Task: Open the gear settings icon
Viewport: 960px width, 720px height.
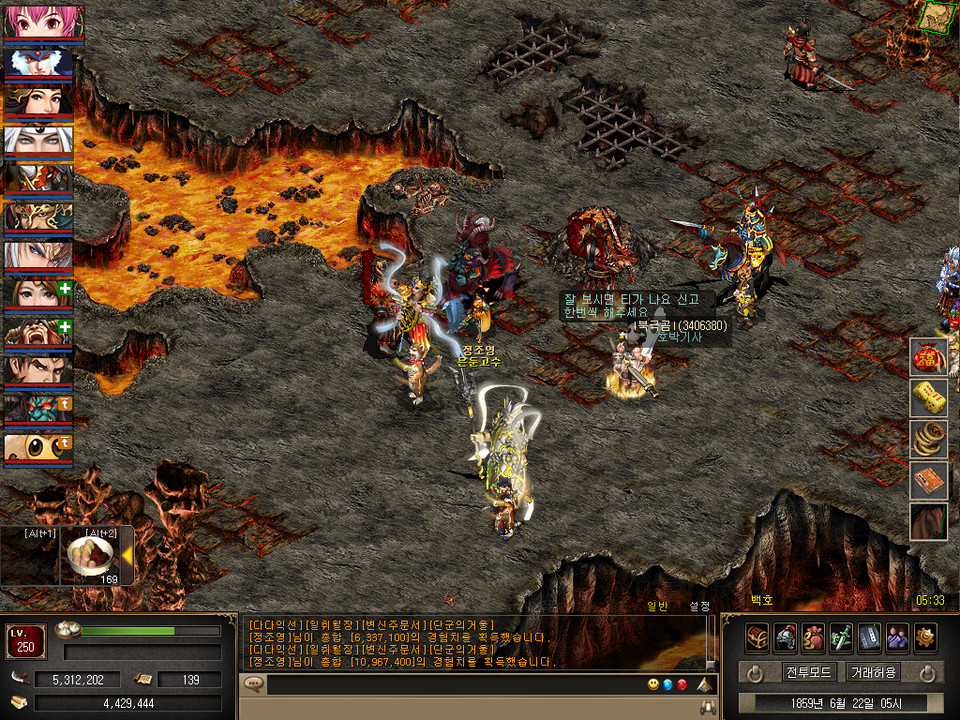Action: pos(926,637)
